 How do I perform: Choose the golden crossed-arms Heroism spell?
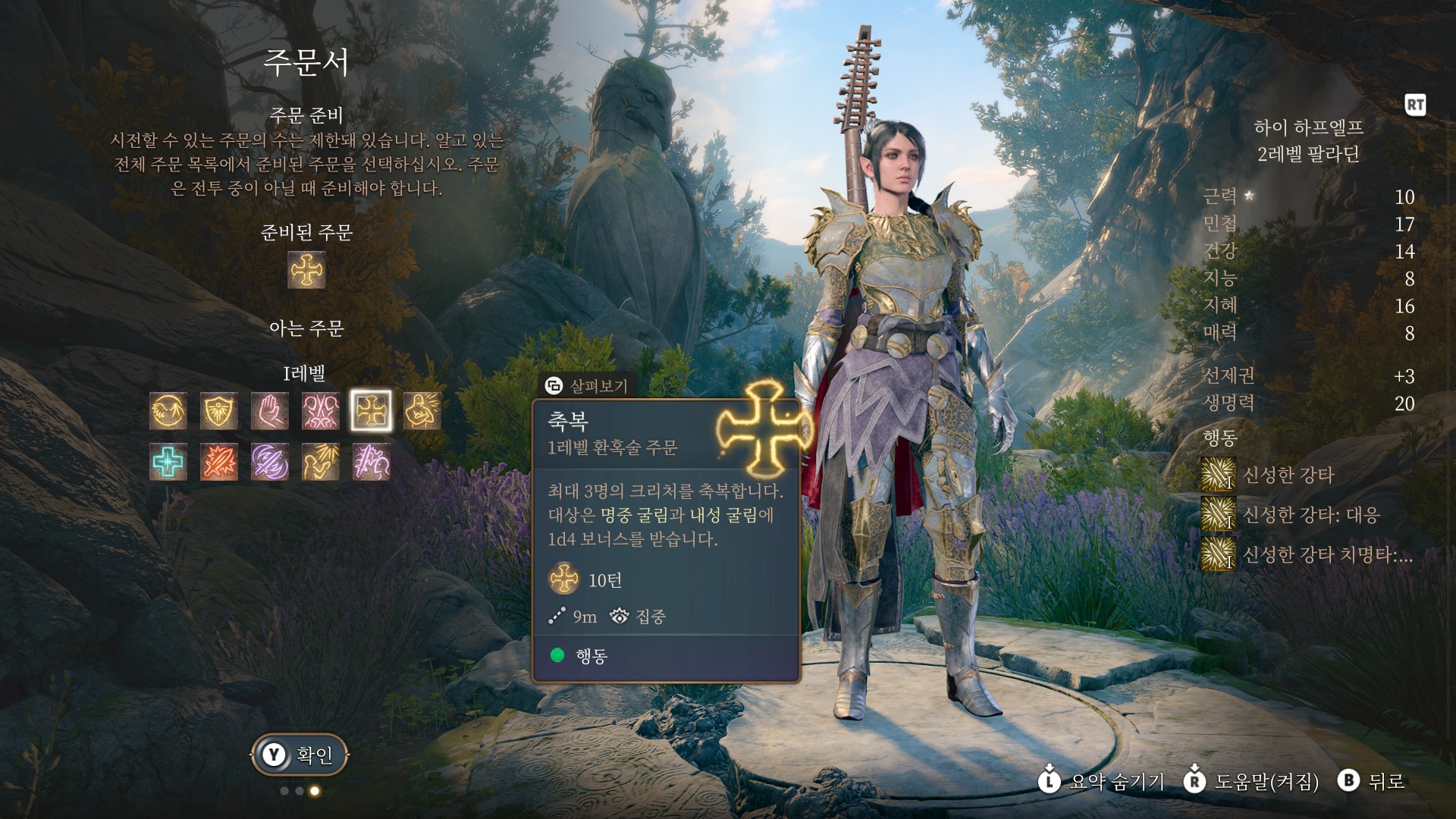pos(422,411)
